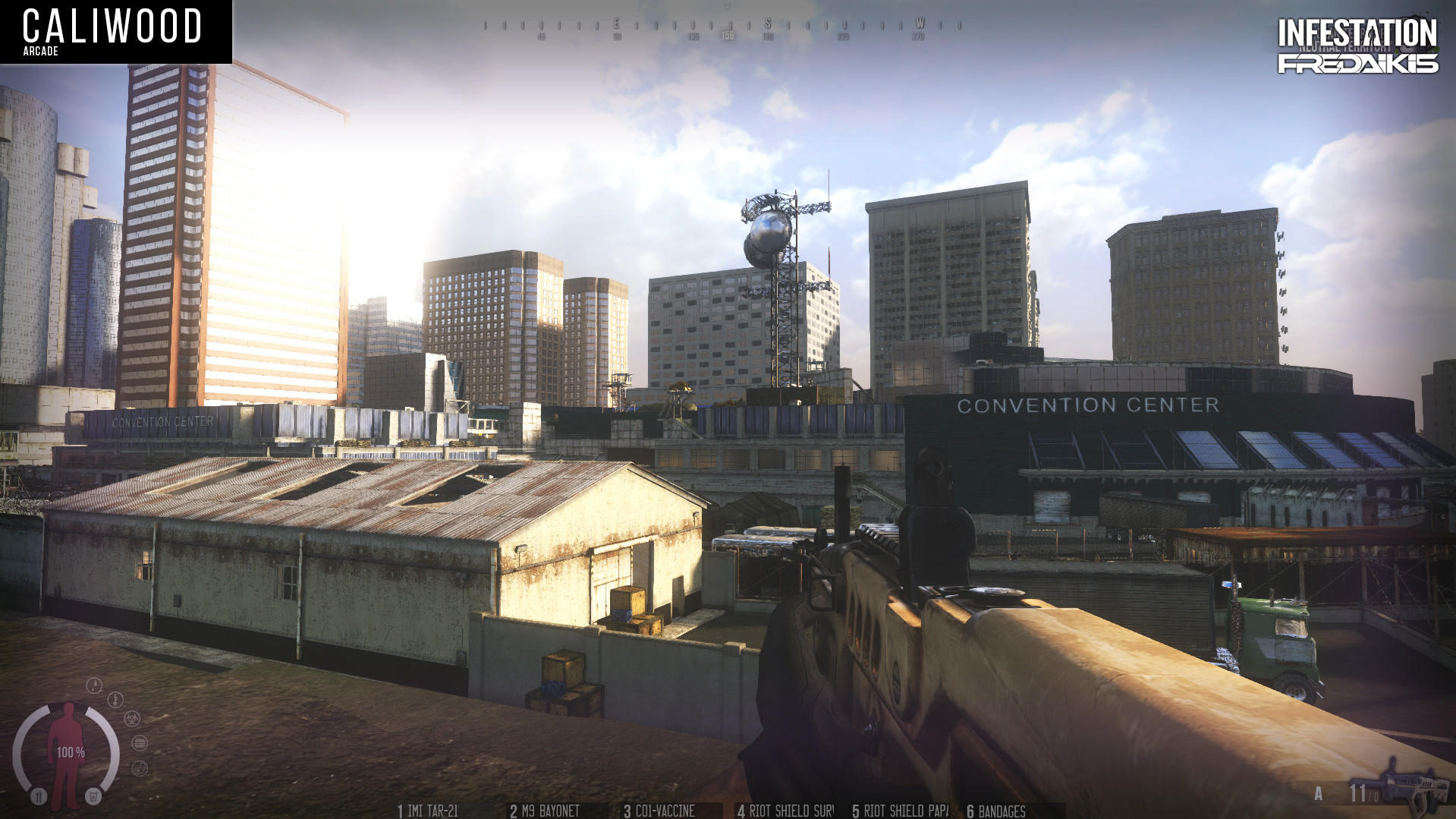The width and height of the screenshot is (1456, 819).
Task: Click the thermometer temperature status icon
Action: coord(115,699)
